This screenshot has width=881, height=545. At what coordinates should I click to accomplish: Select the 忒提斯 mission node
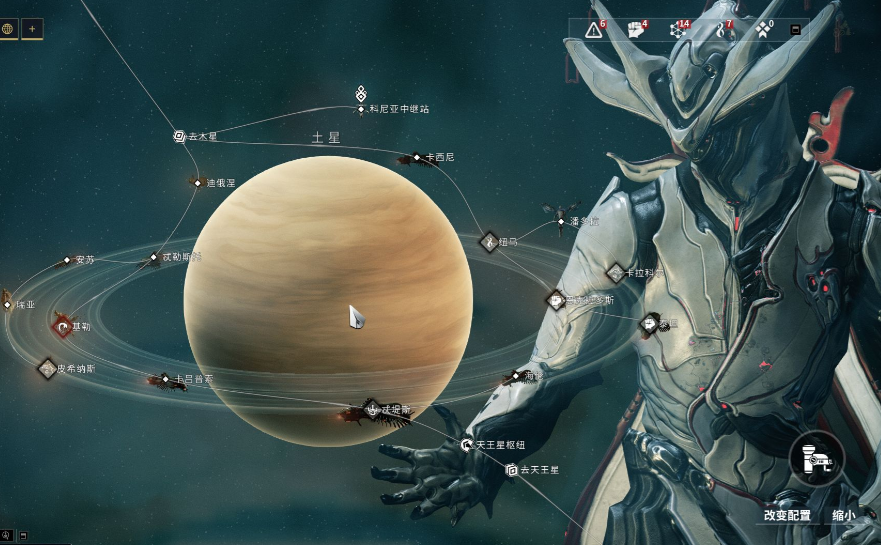coord(372,408)
